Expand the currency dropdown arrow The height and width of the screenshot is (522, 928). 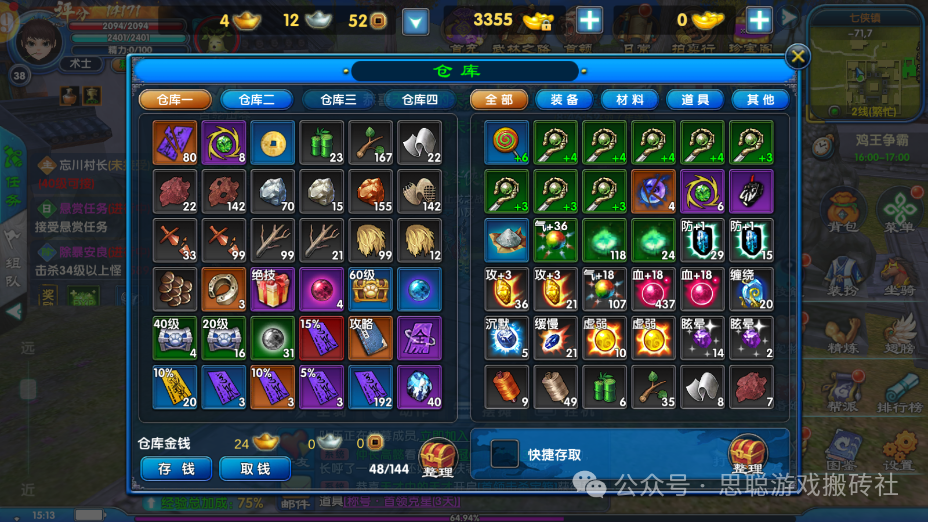pyautogui.click(x=415, y=20)
